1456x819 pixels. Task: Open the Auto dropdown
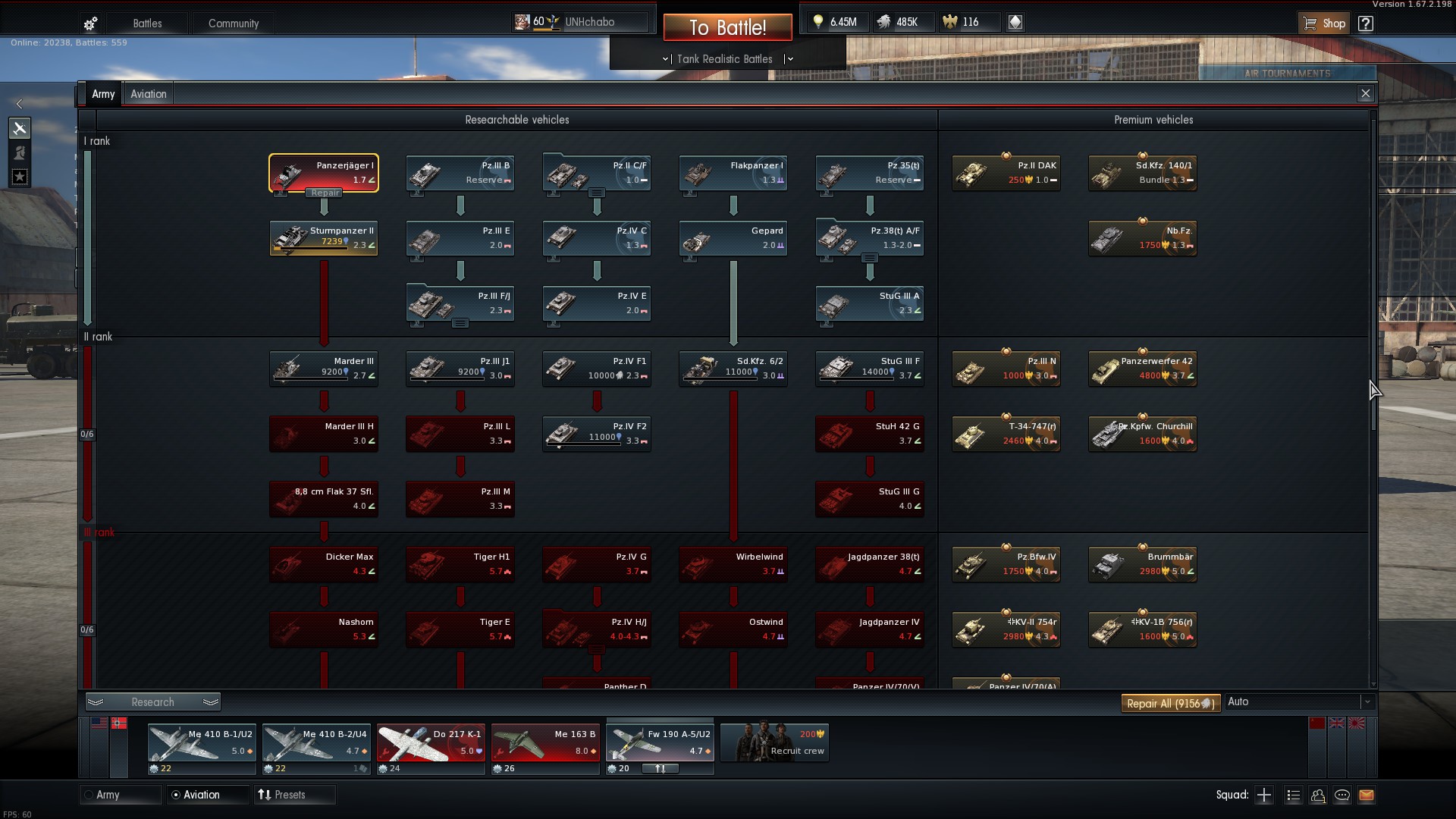tap(1300, 702)
